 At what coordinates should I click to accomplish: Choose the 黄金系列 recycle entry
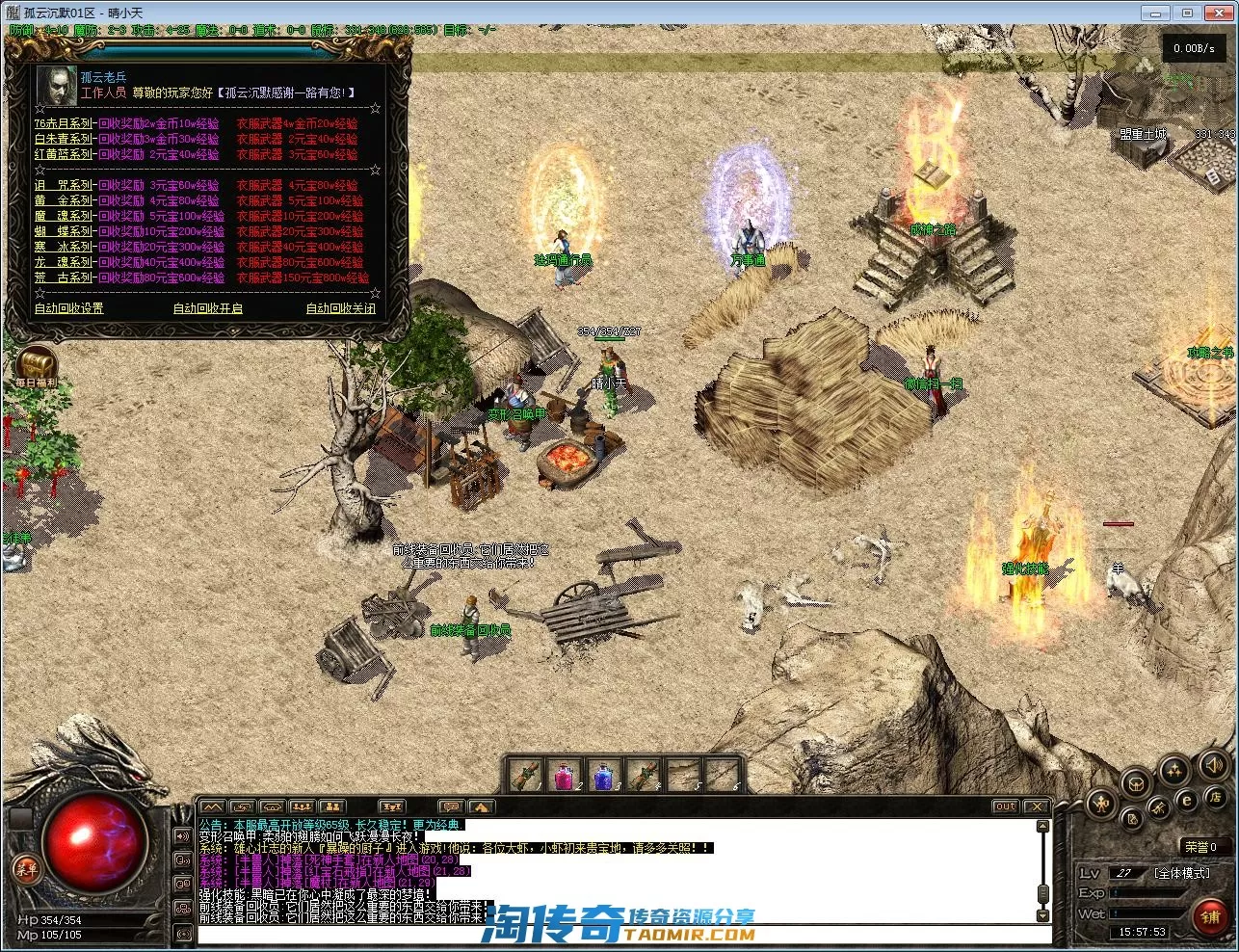click(64, 200)
